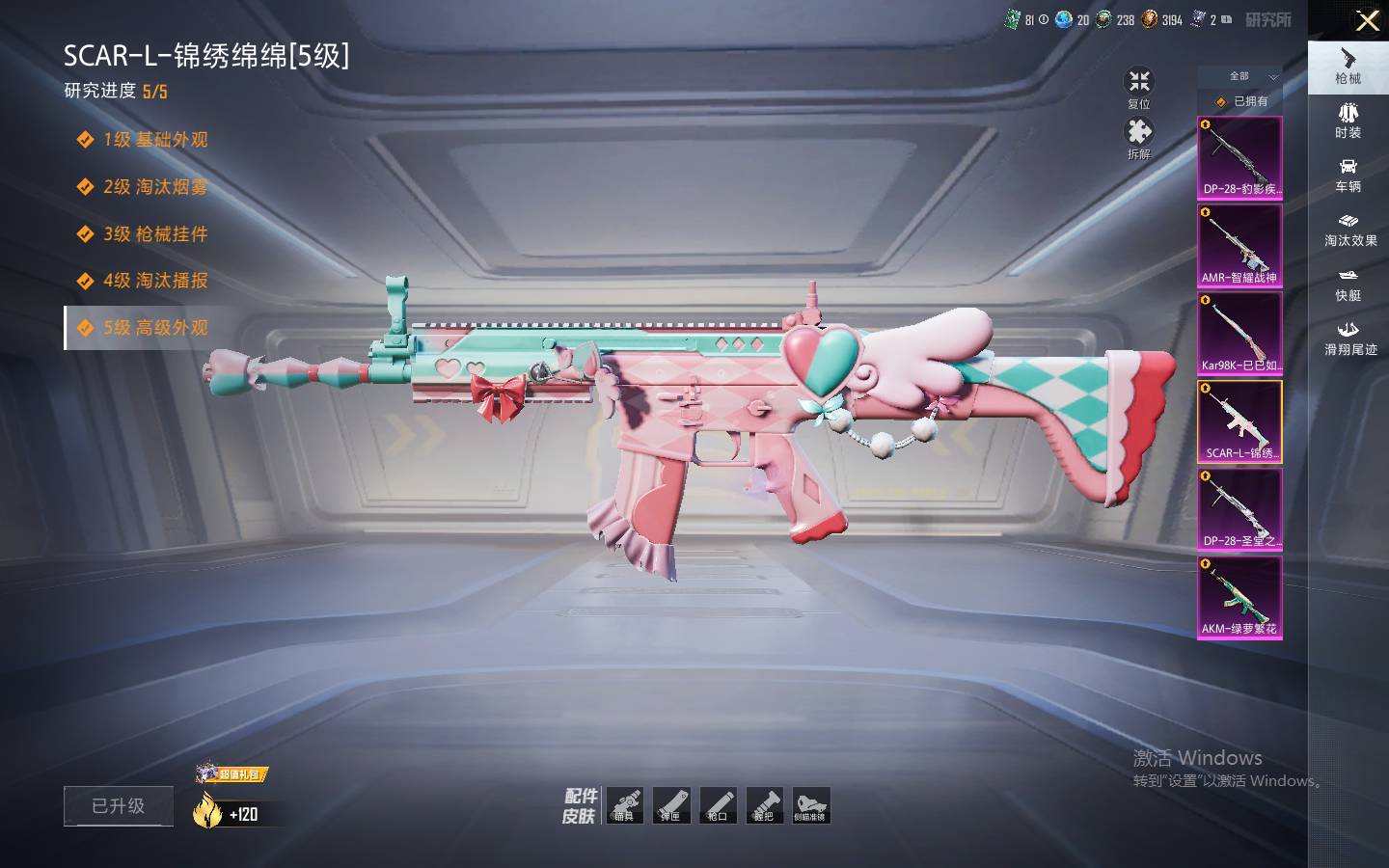Click the 拆解 disassemble button
Viewport: 1389px width, 868px height.
1139,138
